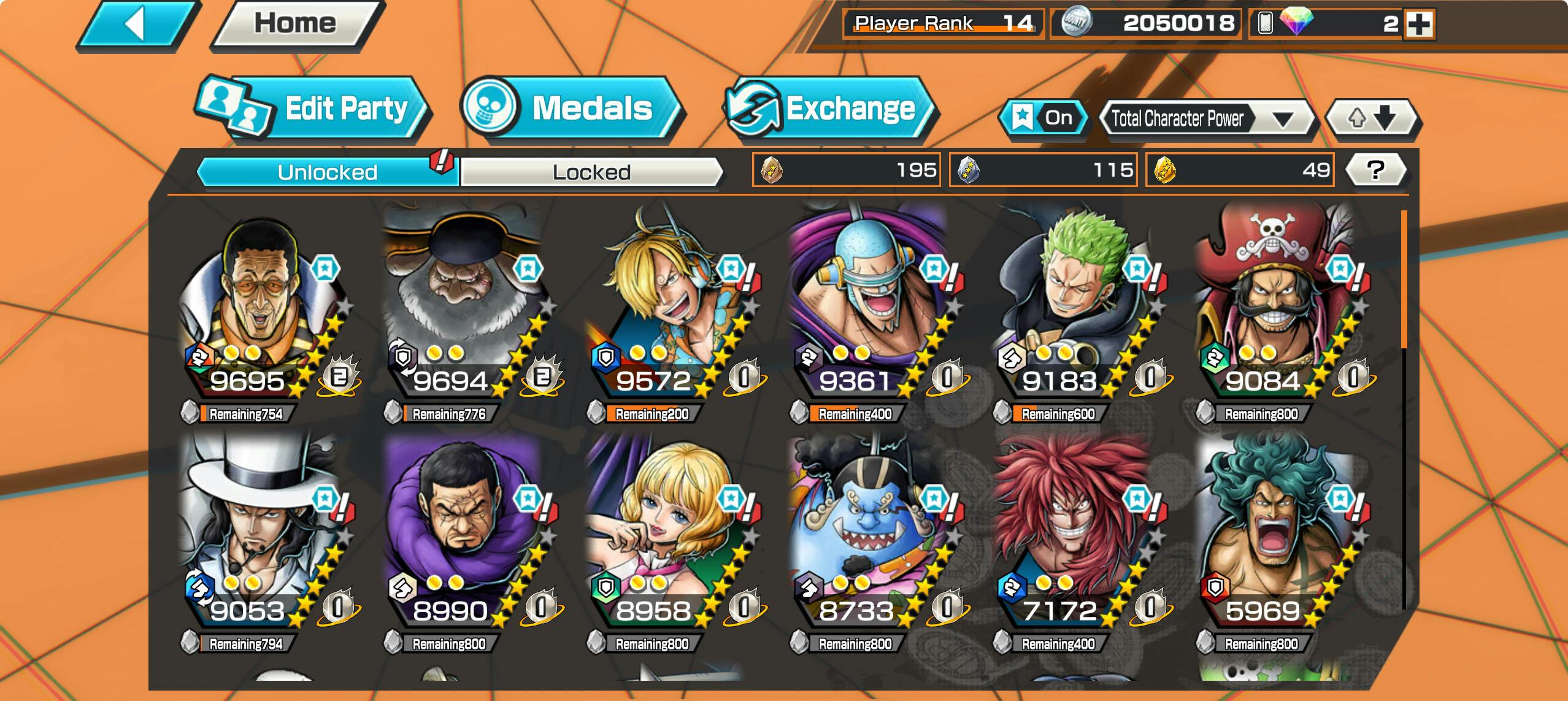Select the Unlocked tab
Image resolution: width=1568 pixels, height=701 pixels.
tap(328, 172)
